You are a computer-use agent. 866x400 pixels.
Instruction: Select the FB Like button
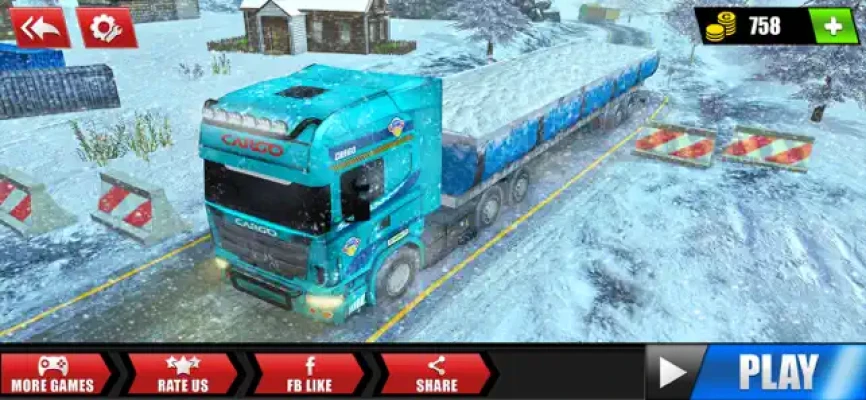pyautogui.click(x=308, y=374)
